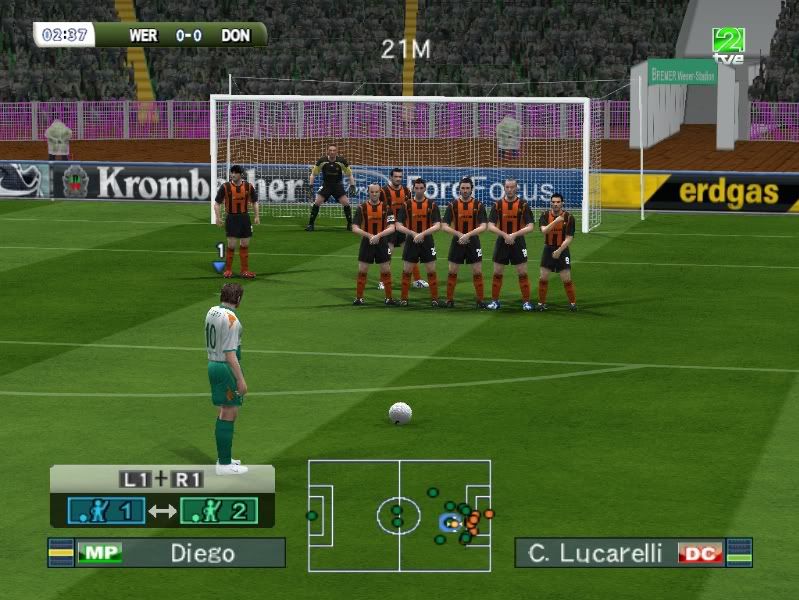Viewport: 799px width, 600px height.
Task: Click the pitch radar minimap
Action: click(x=399, y=515)
